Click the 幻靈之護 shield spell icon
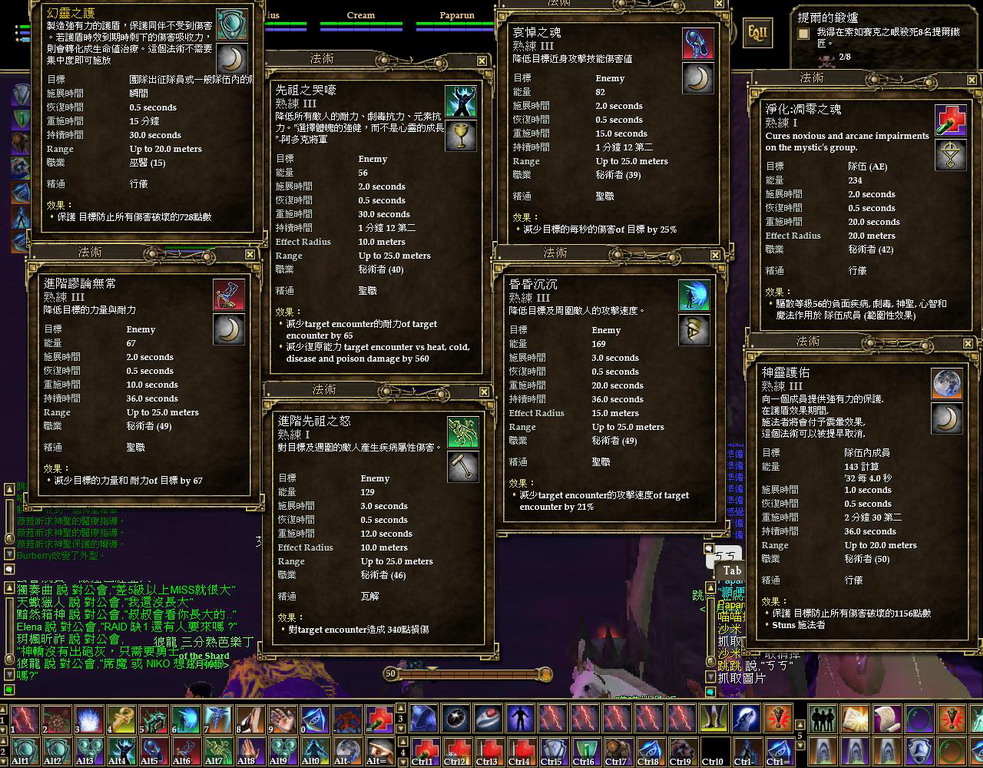983x768 pixels. click(x=232, y=24)
